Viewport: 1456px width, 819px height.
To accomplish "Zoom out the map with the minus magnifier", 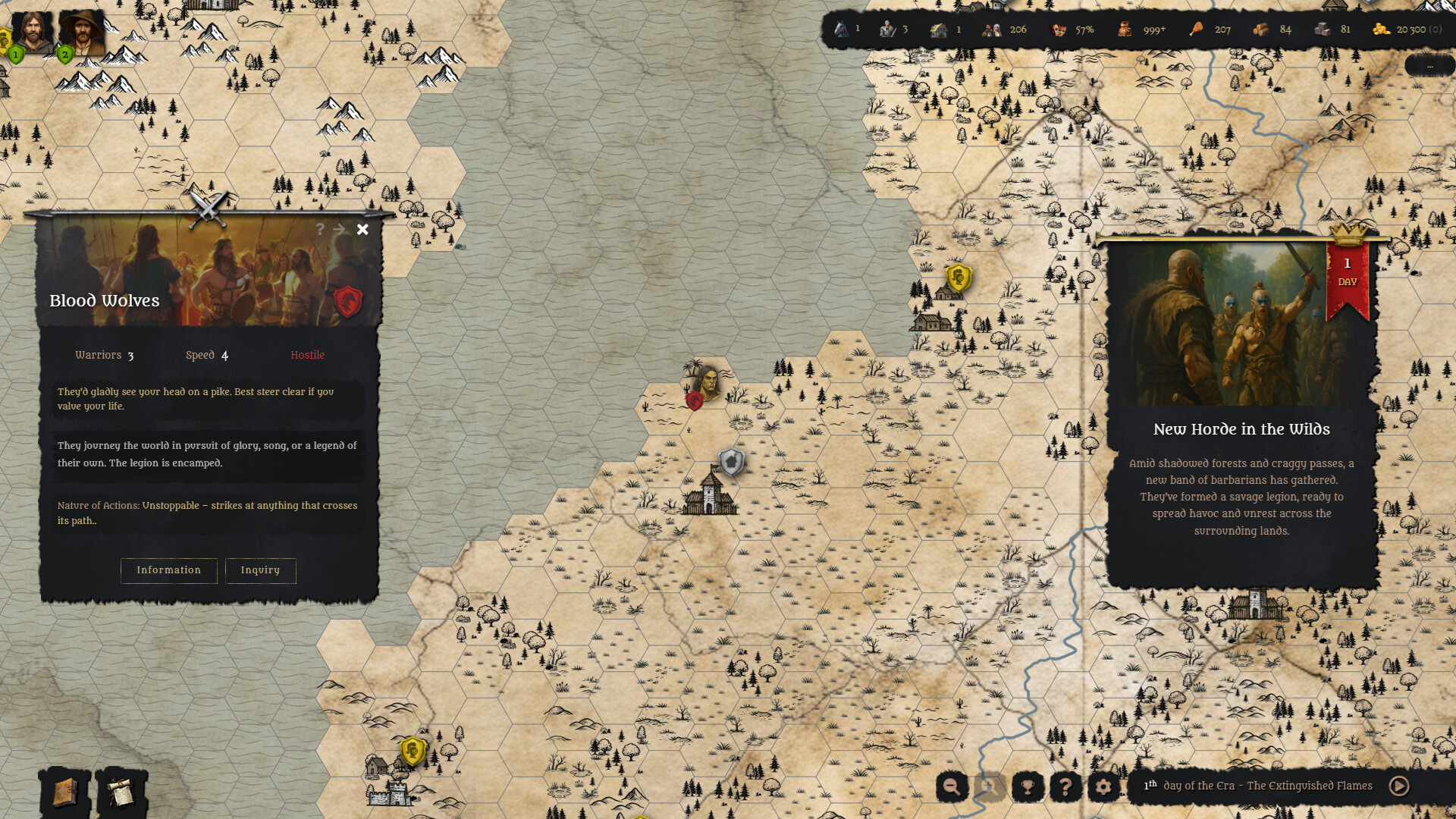I will [952, 786].
